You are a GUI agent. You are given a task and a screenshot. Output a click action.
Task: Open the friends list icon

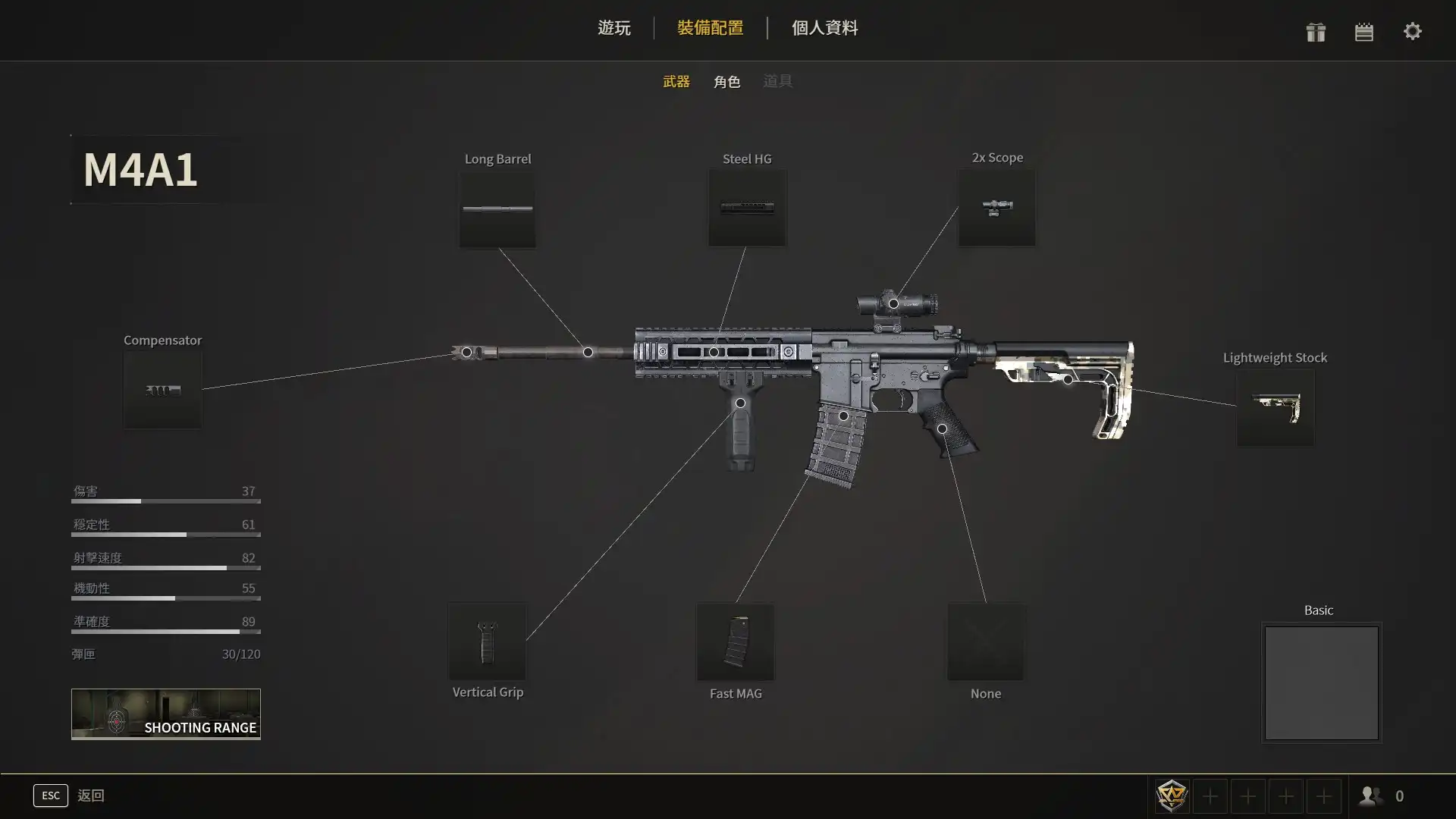coord(1370,796)
